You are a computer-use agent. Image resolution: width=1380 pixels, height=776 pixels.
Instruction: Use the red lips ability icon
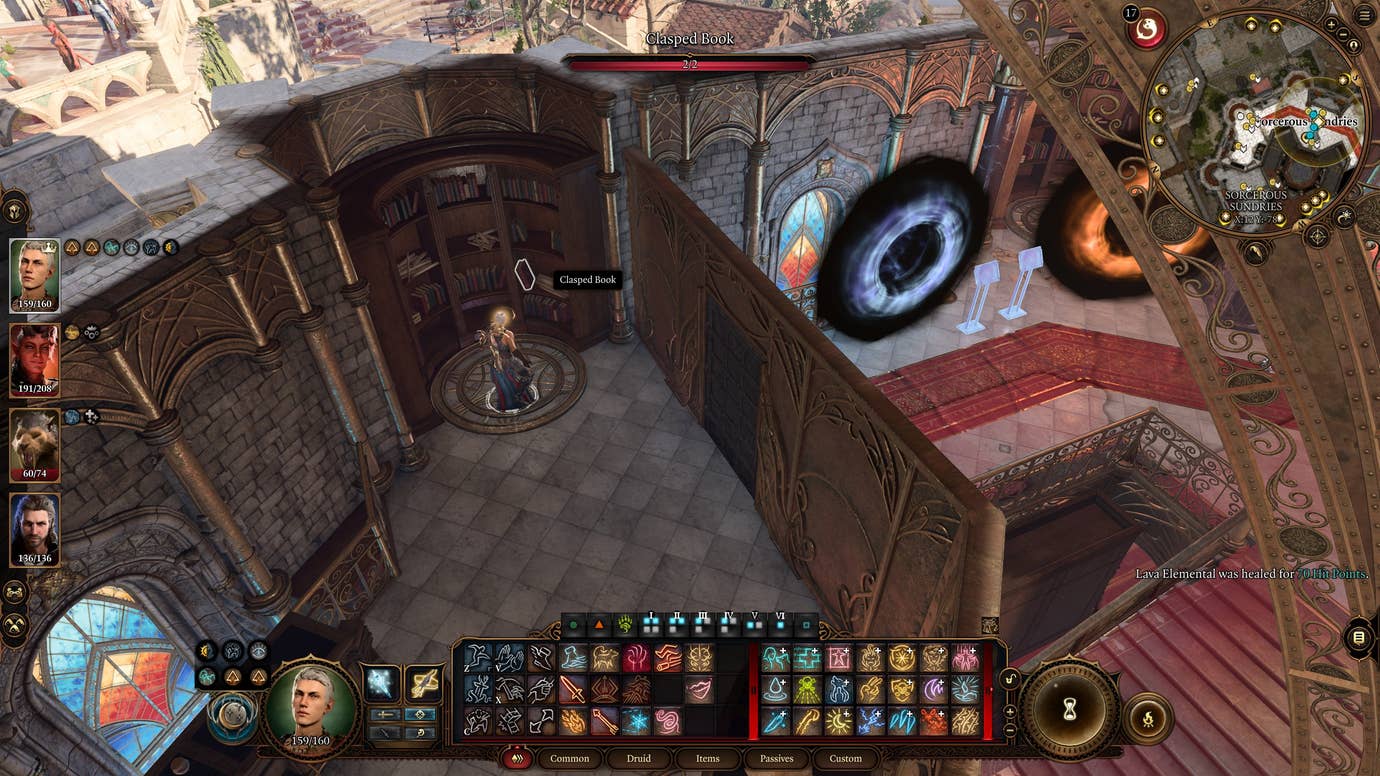699,689
